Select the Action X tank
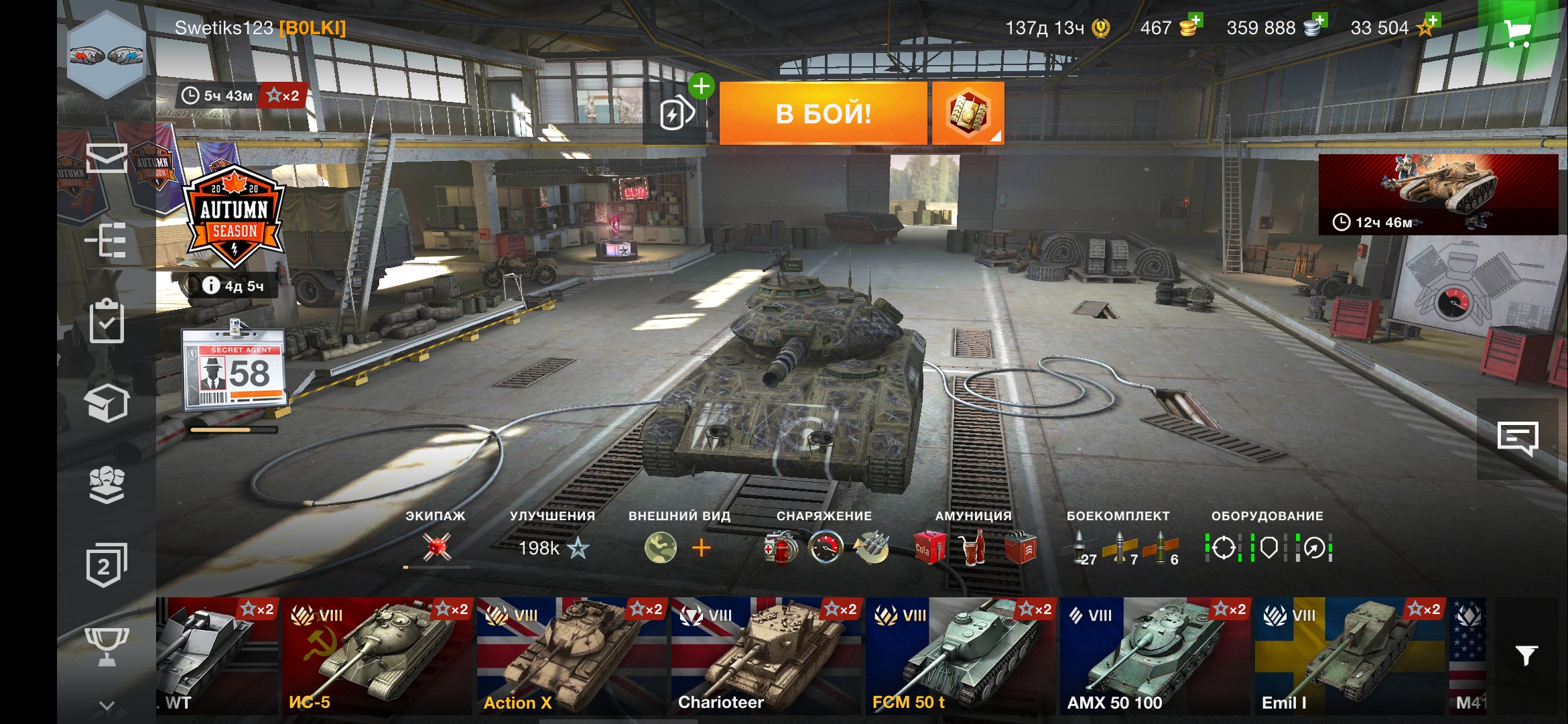Image resolution: width=1568 pixels, height=724 pixels. [572, 656]
